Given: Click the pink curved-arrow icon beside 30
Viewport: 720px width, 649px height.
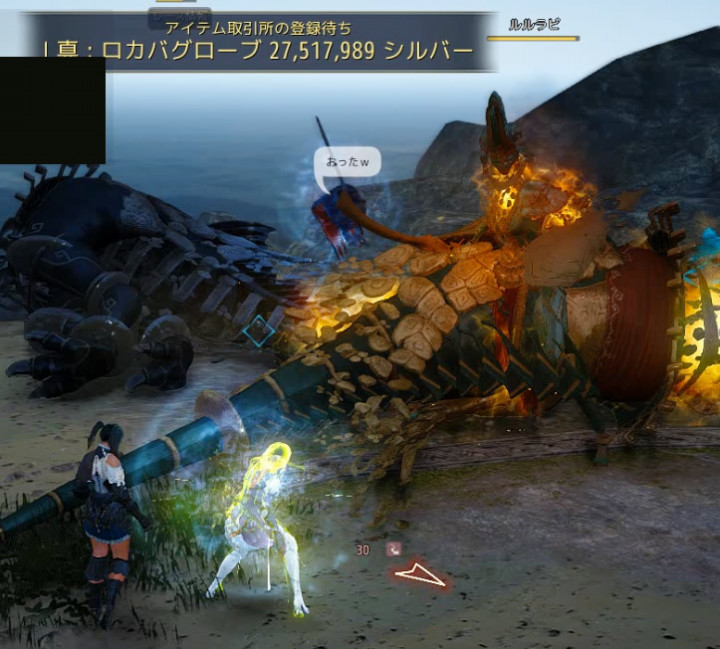Looking at the screenshot, I should [x=393, y=548].
